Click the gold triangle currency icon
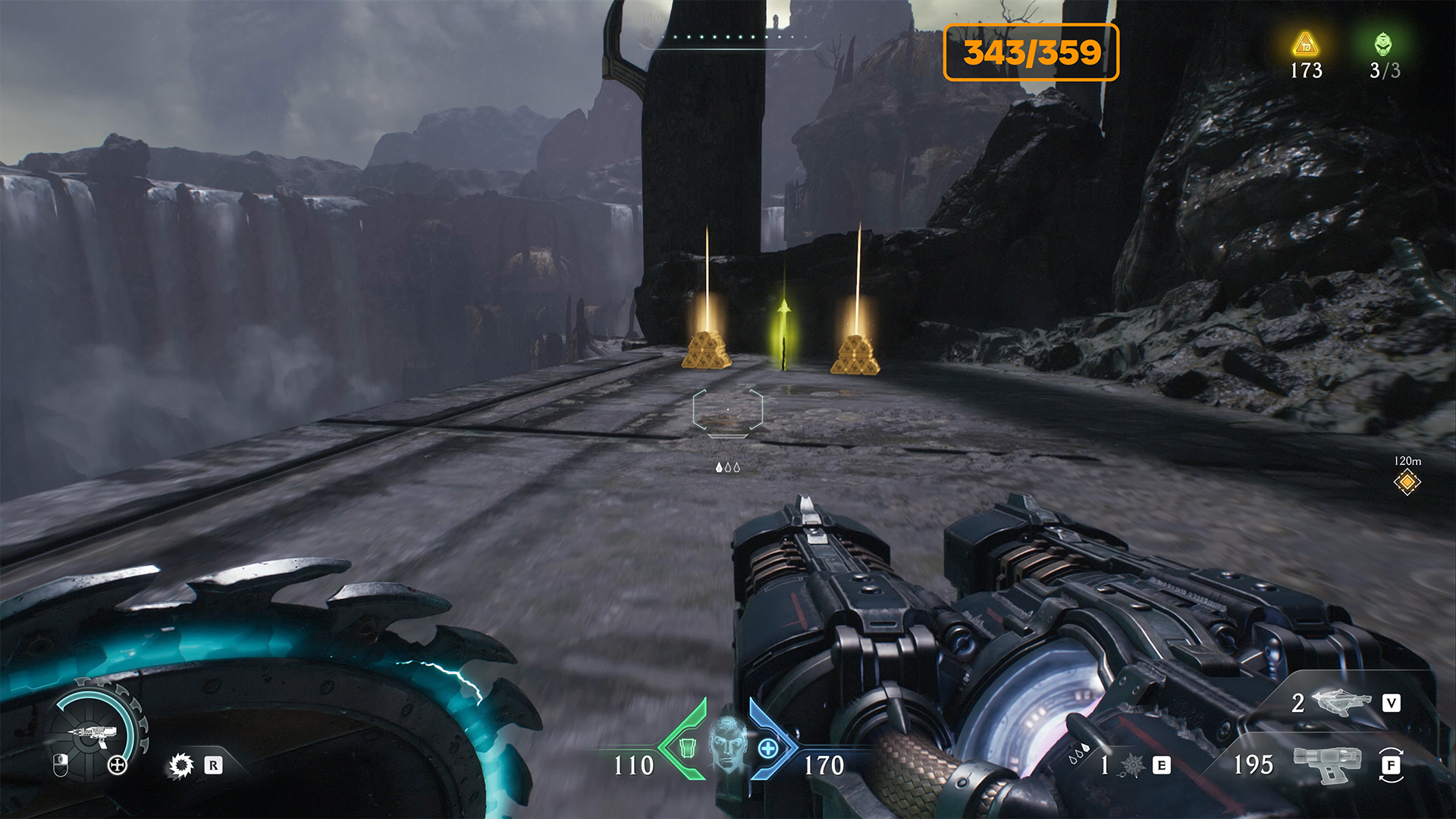1456x819 pixels. (1305, 44)
